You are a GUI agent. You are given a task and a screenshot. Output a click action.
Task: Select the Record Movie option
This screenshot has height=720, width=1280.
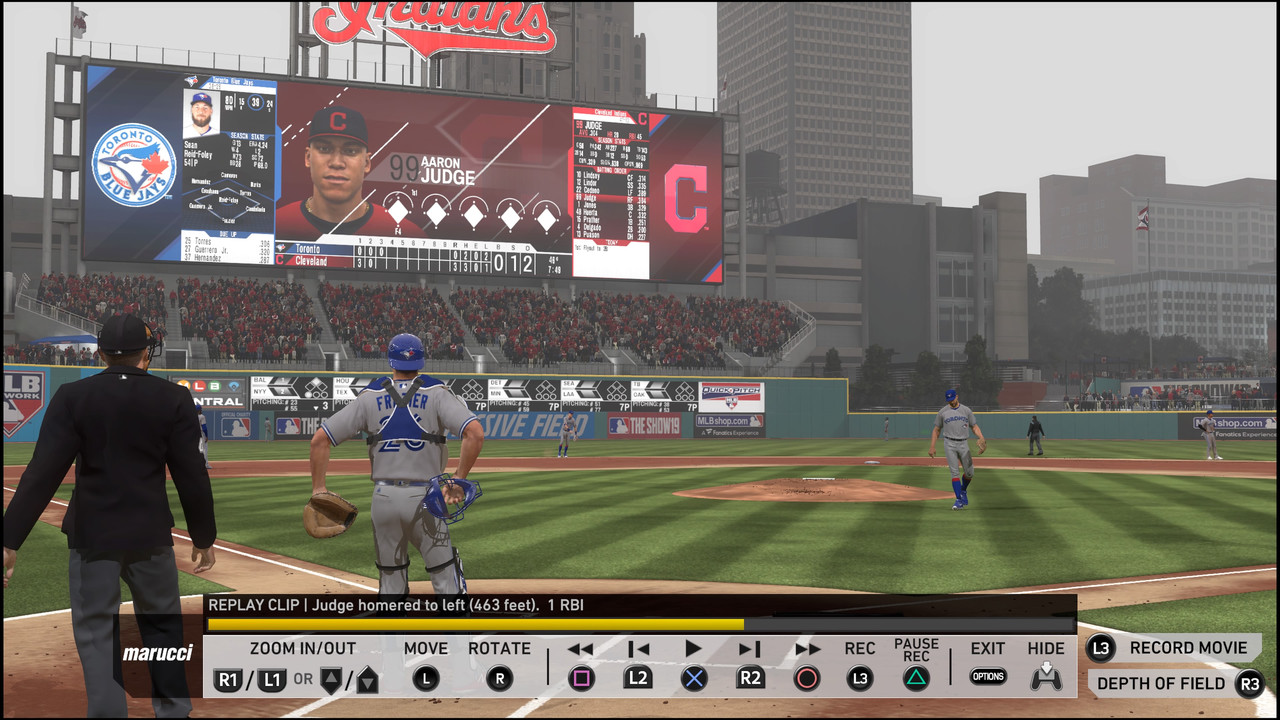coord(1174,648)
